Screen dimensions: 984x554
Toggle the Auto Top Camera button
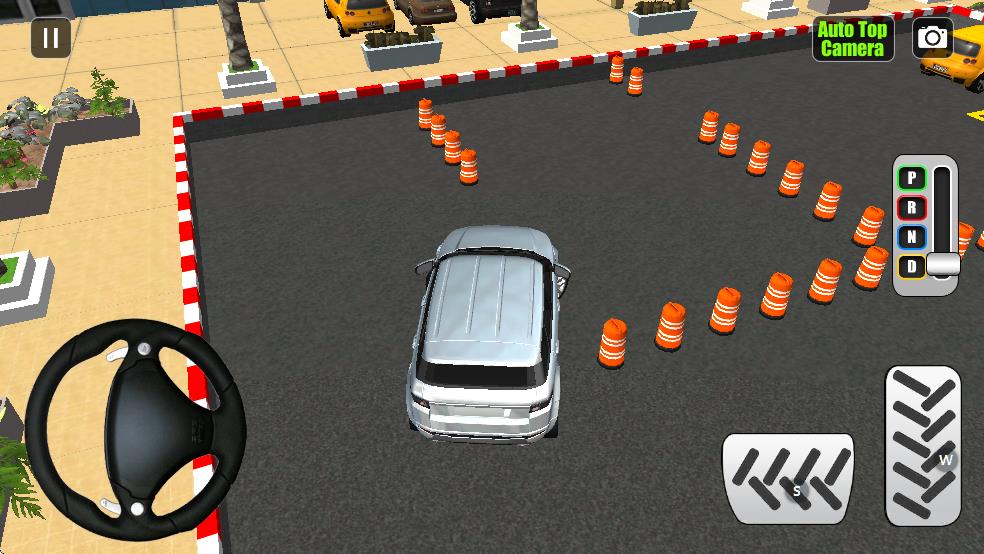click(x=853, y=39)
